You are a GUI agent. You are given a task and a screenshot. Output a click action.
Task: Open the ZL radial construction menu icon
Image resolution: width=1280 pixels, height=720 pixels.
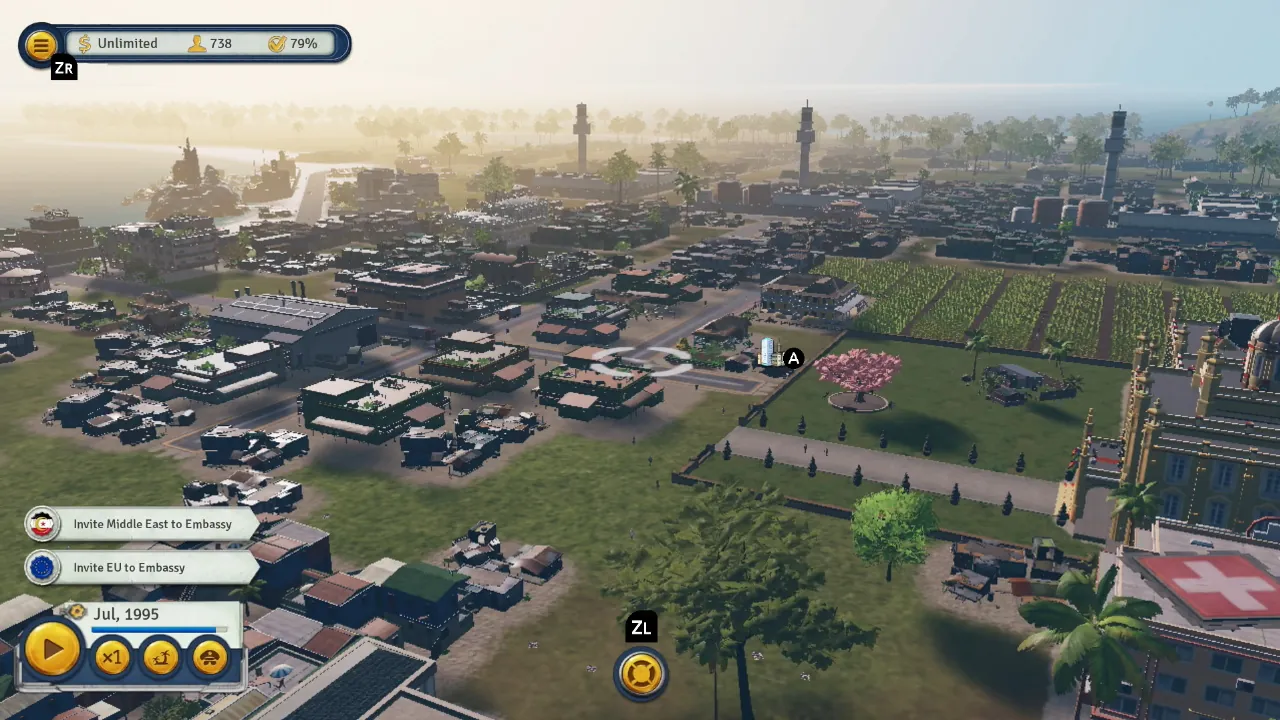coord(640,673)
